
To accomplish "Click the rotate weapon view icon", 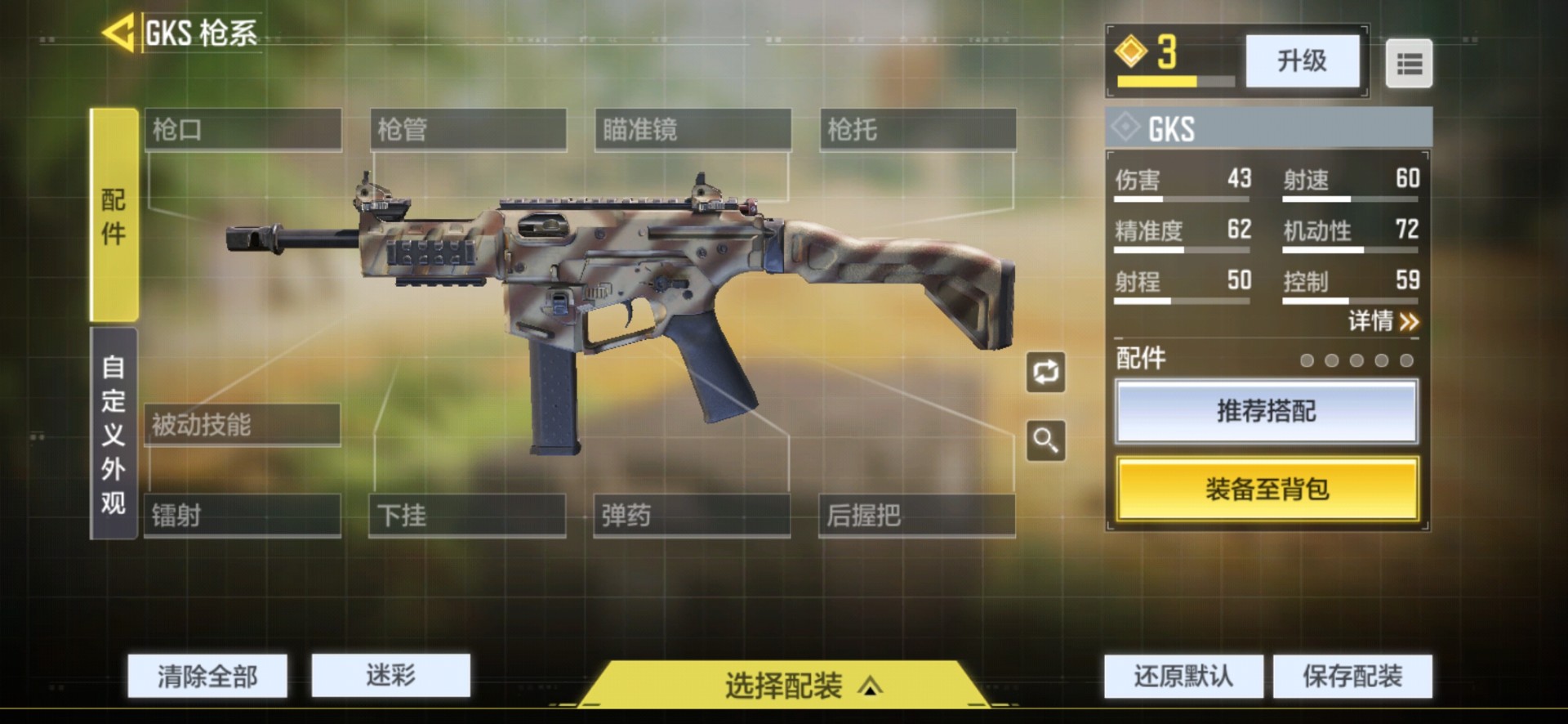I will tap(1045, 373).
